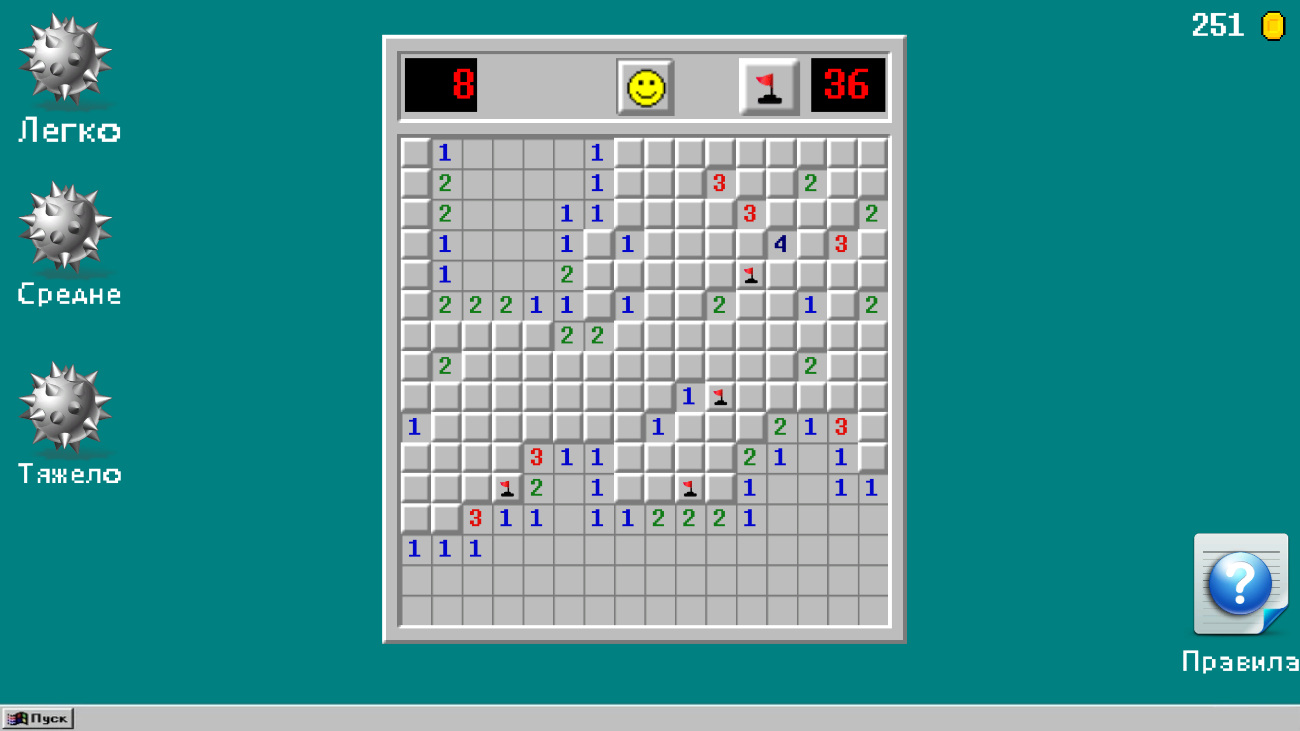Click the blue 4 cell on the board

click(x=779, y=243)
